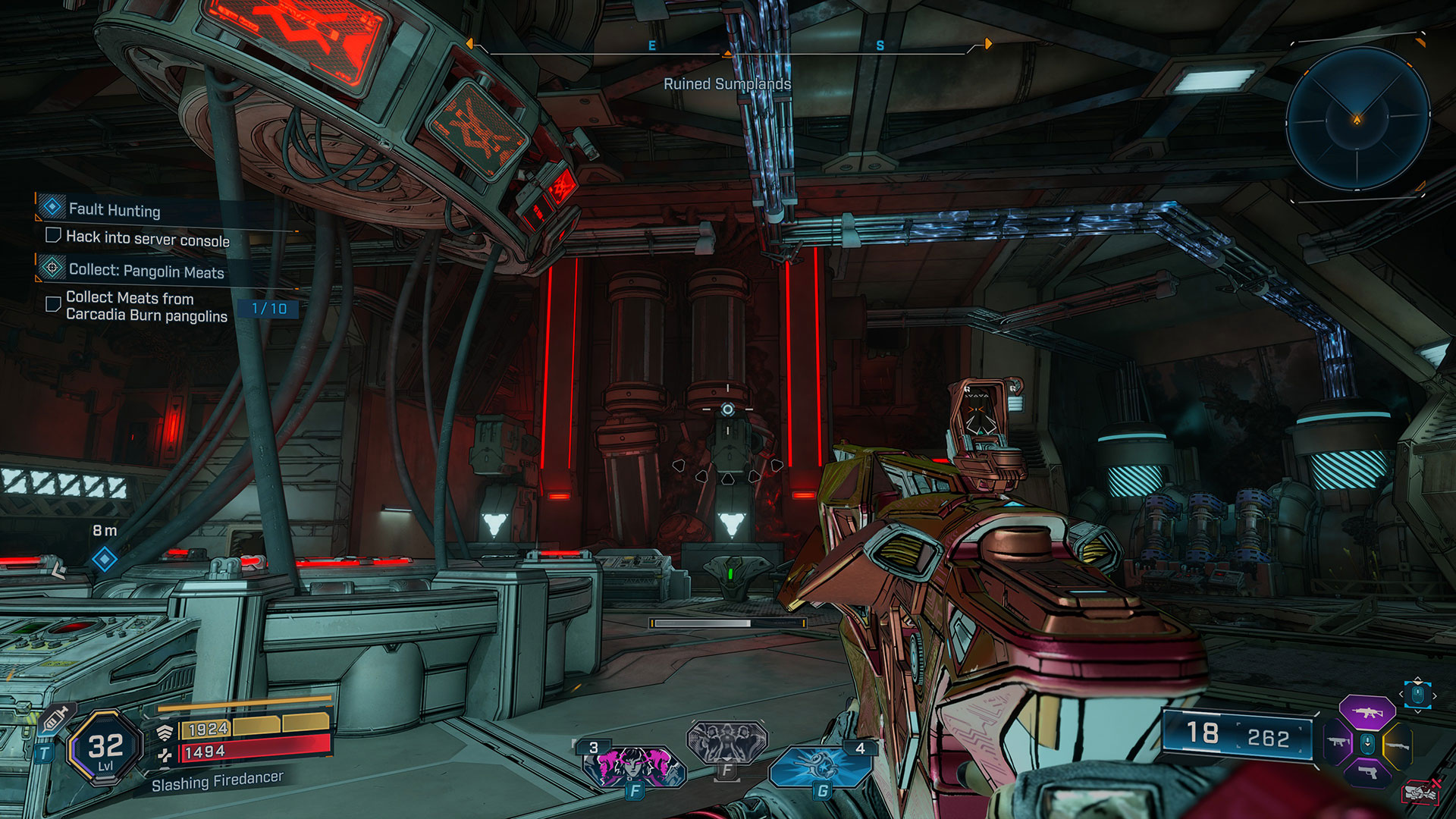Equip the pistol in the bottom slot
Image resolution: width=1456 pixels, height=819 pixels.
[x=1367, y=773]
